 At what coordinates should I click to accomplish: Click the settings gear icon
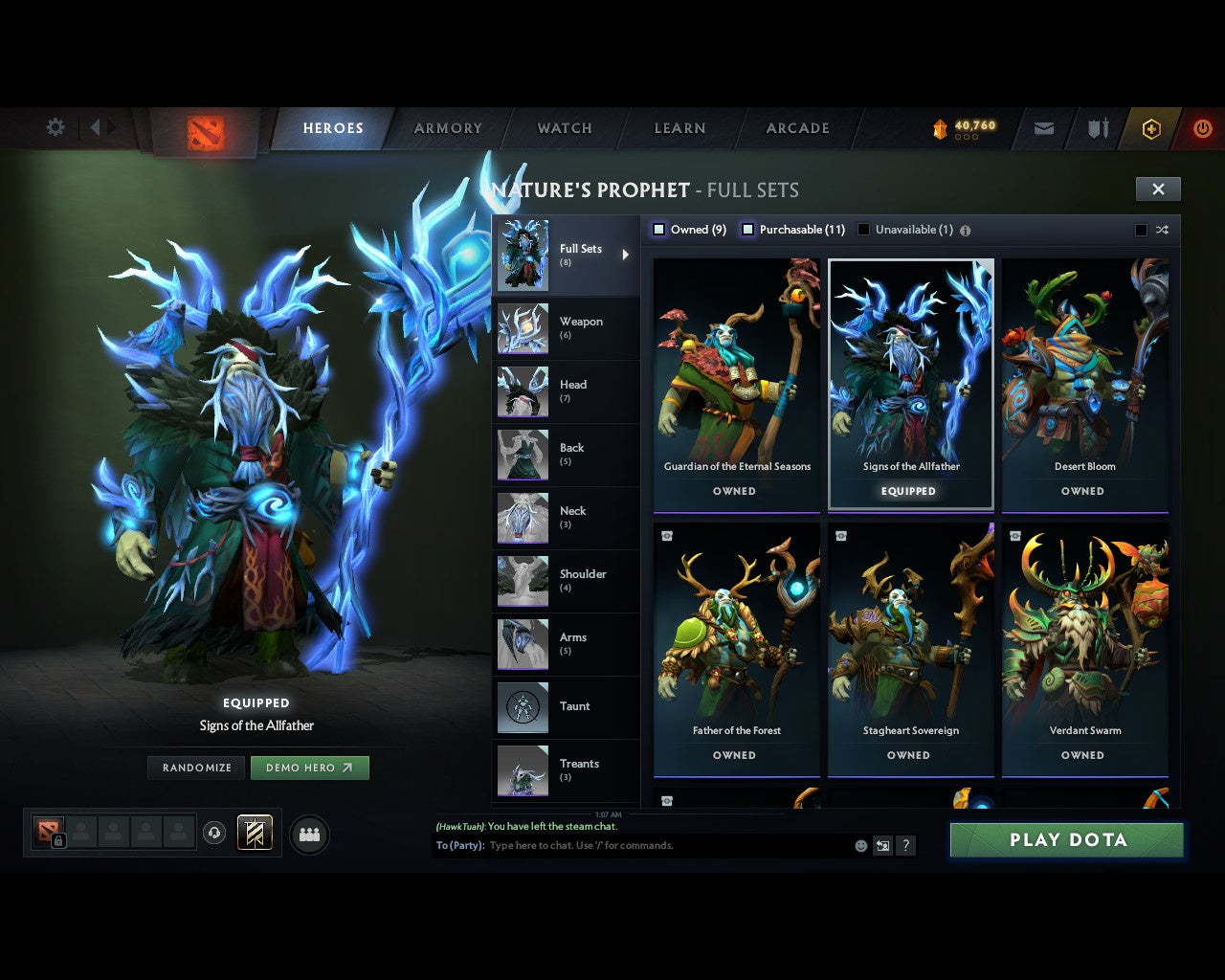tap(55, 126)
